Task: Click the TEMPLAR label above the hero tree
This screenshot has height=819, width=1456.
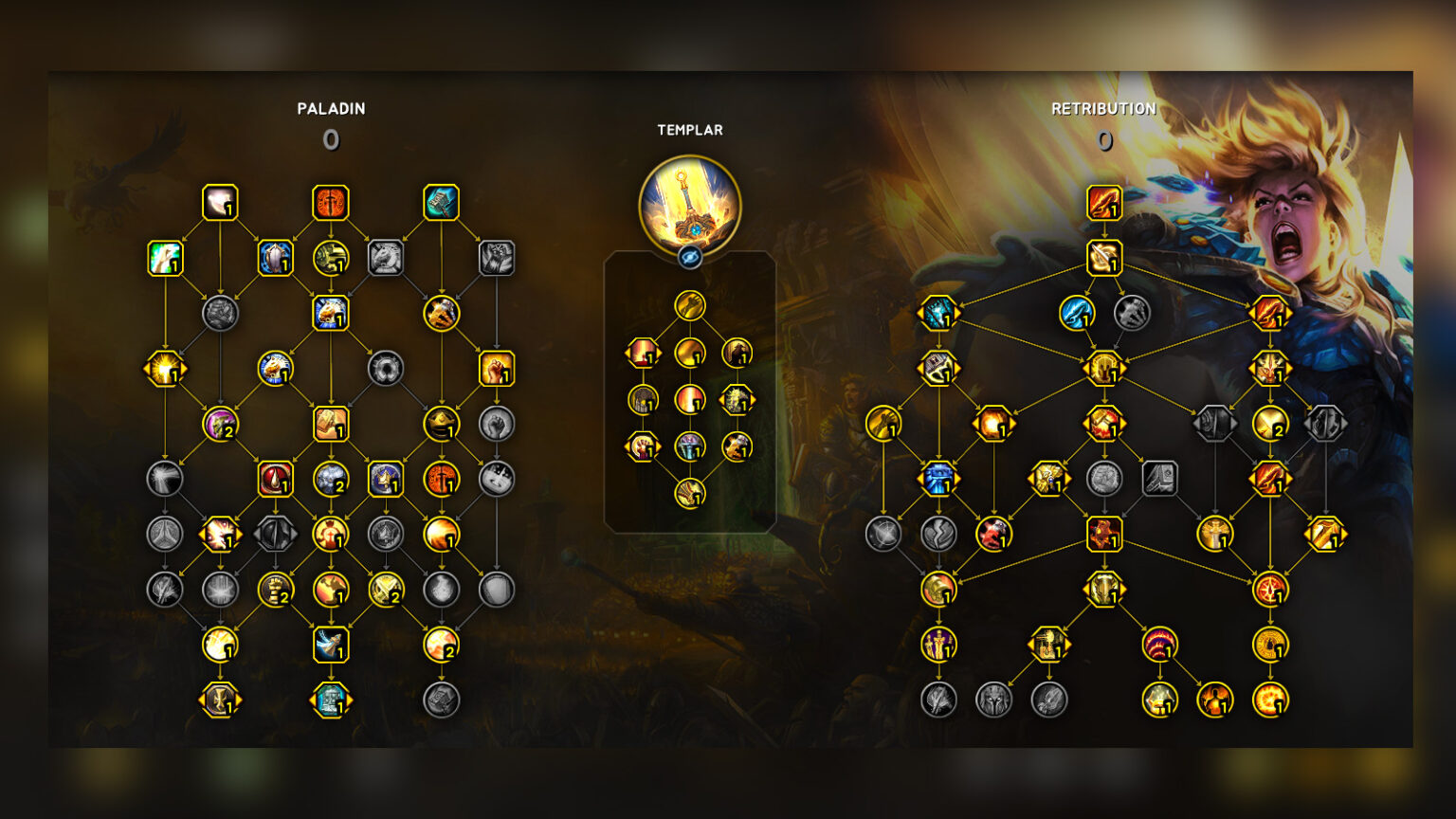Action: click(690, 130)
